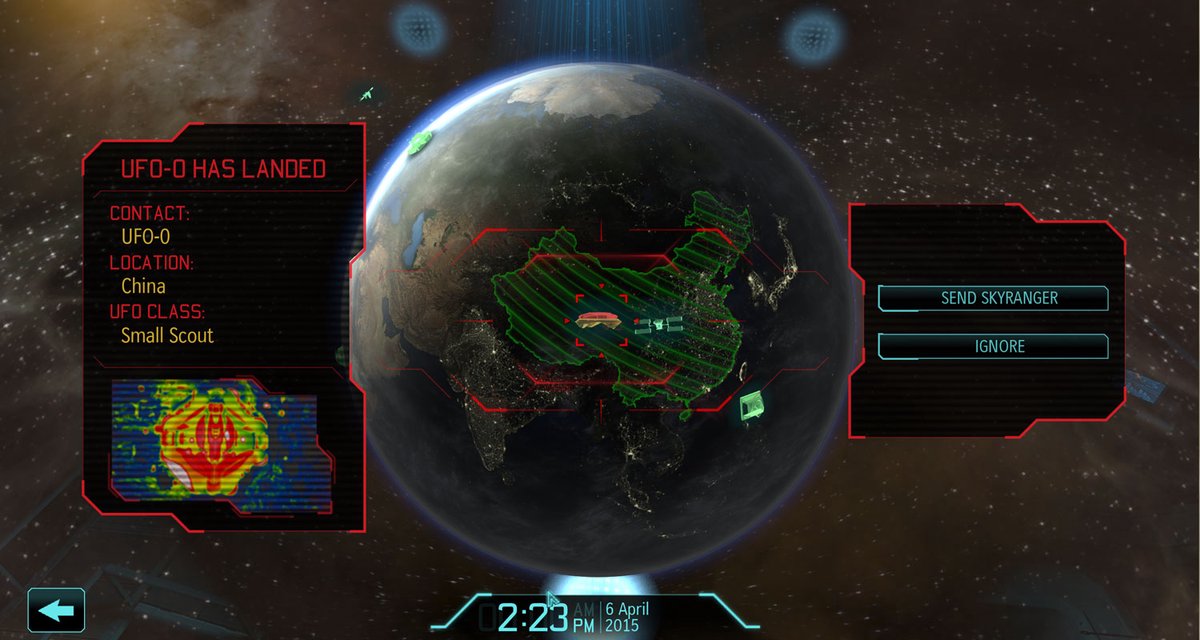Click the UFO thermal scan thumbnail

[214, 440]
